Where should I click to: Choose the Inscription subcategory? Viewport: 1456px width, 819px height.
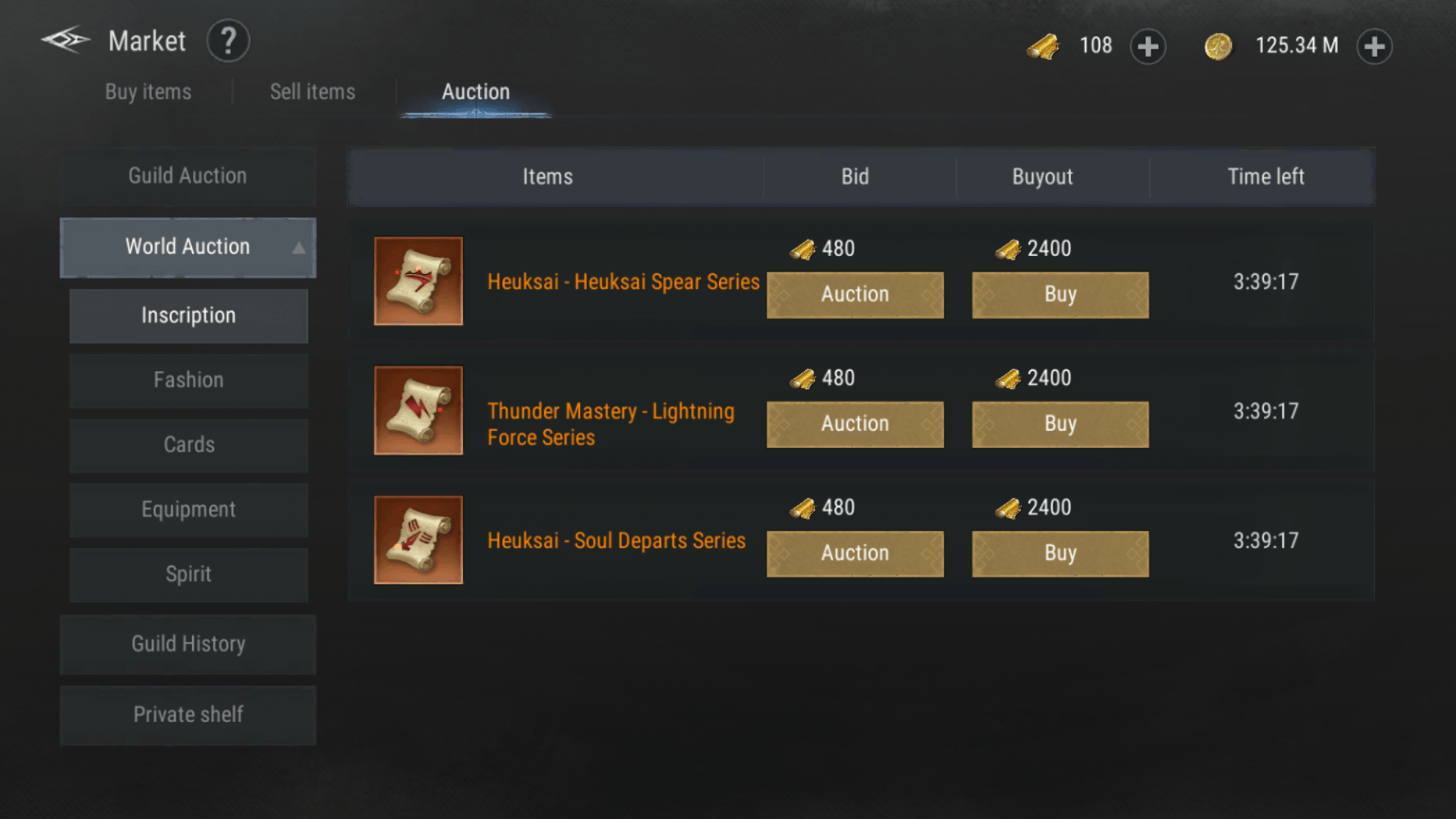(x=189, y=316)
